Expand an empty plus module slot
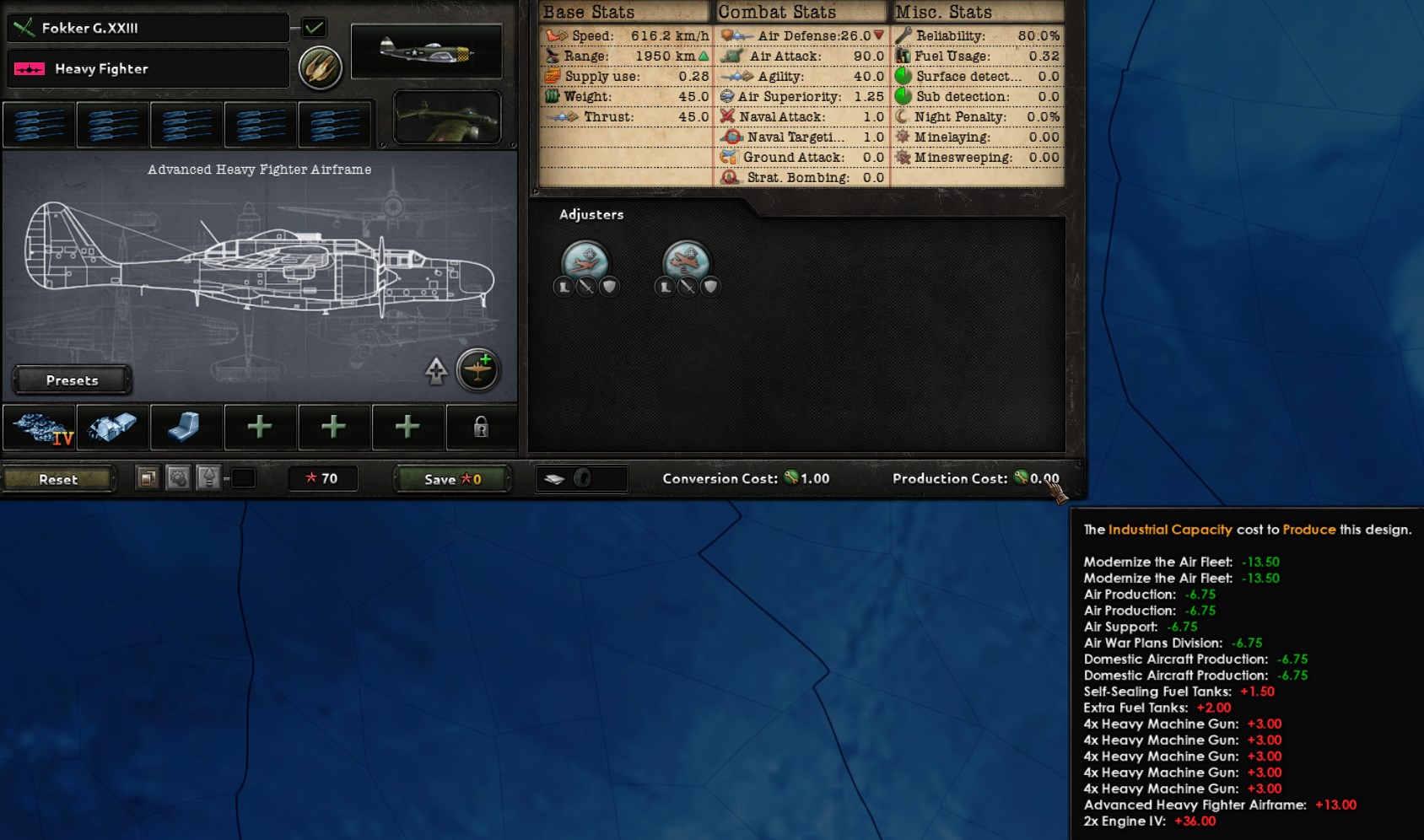The height and width of the screenshot is (840, 1424). [x=261, y=428]
